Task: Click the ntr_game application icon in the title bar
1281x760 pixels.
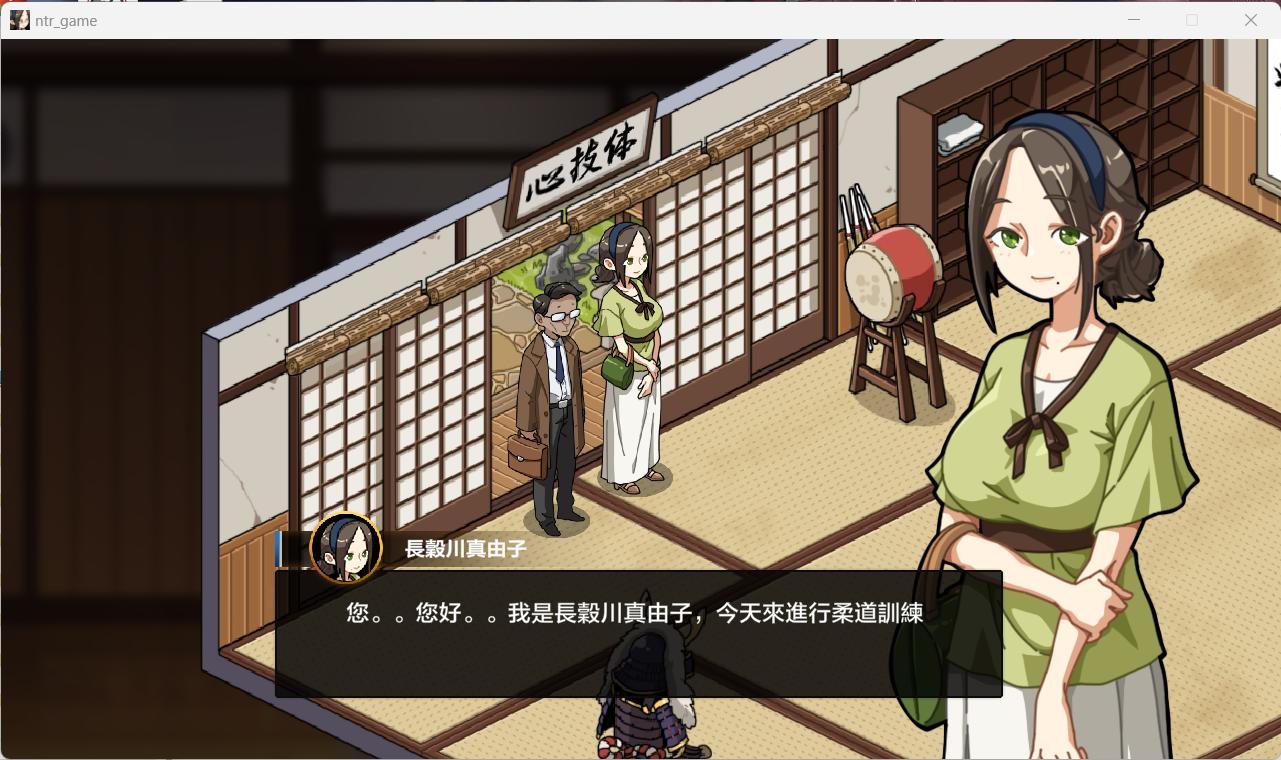Action: pos(19,20)
